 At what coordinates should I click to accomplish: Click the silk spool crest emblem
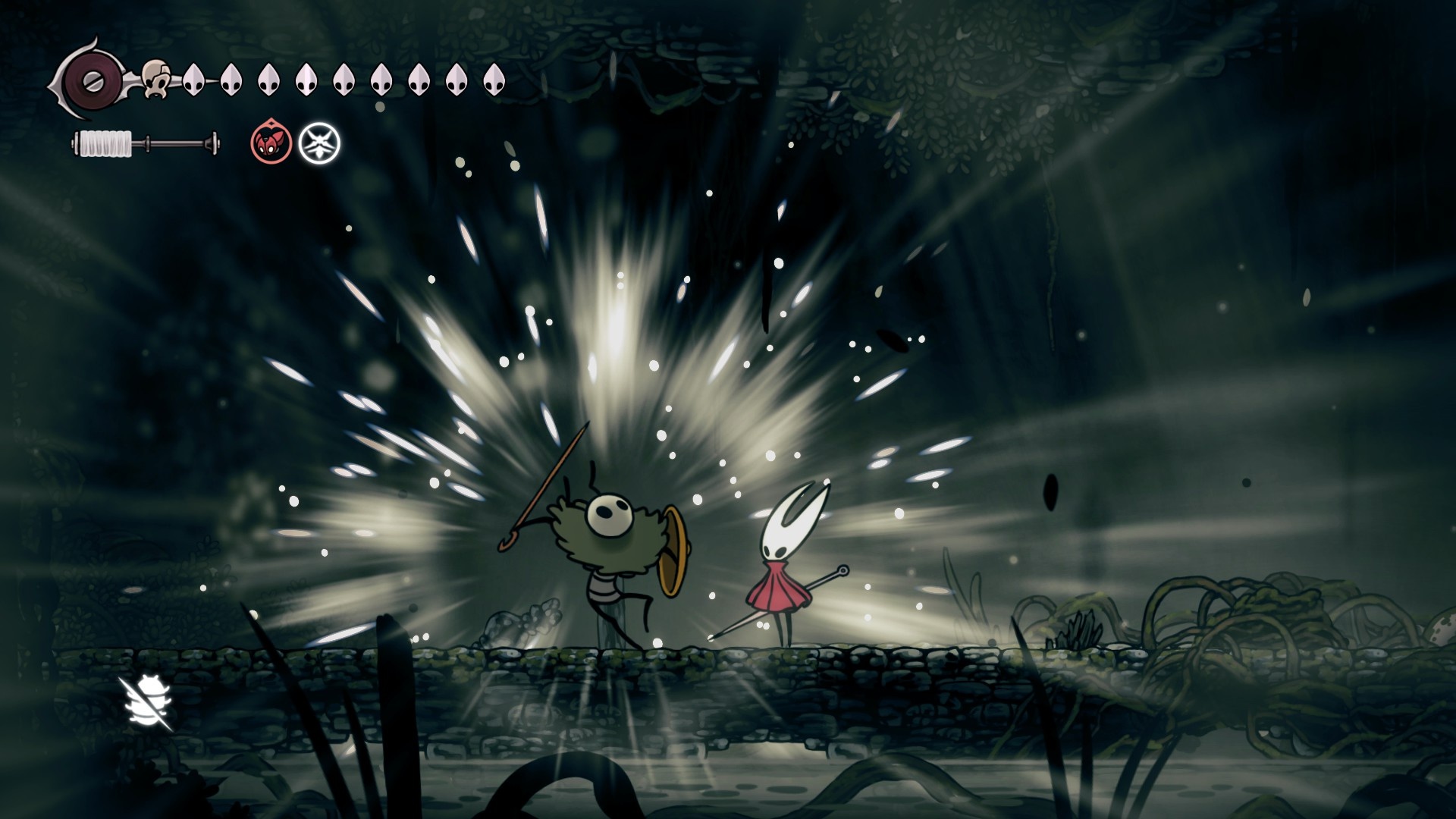tap(89, 80)
